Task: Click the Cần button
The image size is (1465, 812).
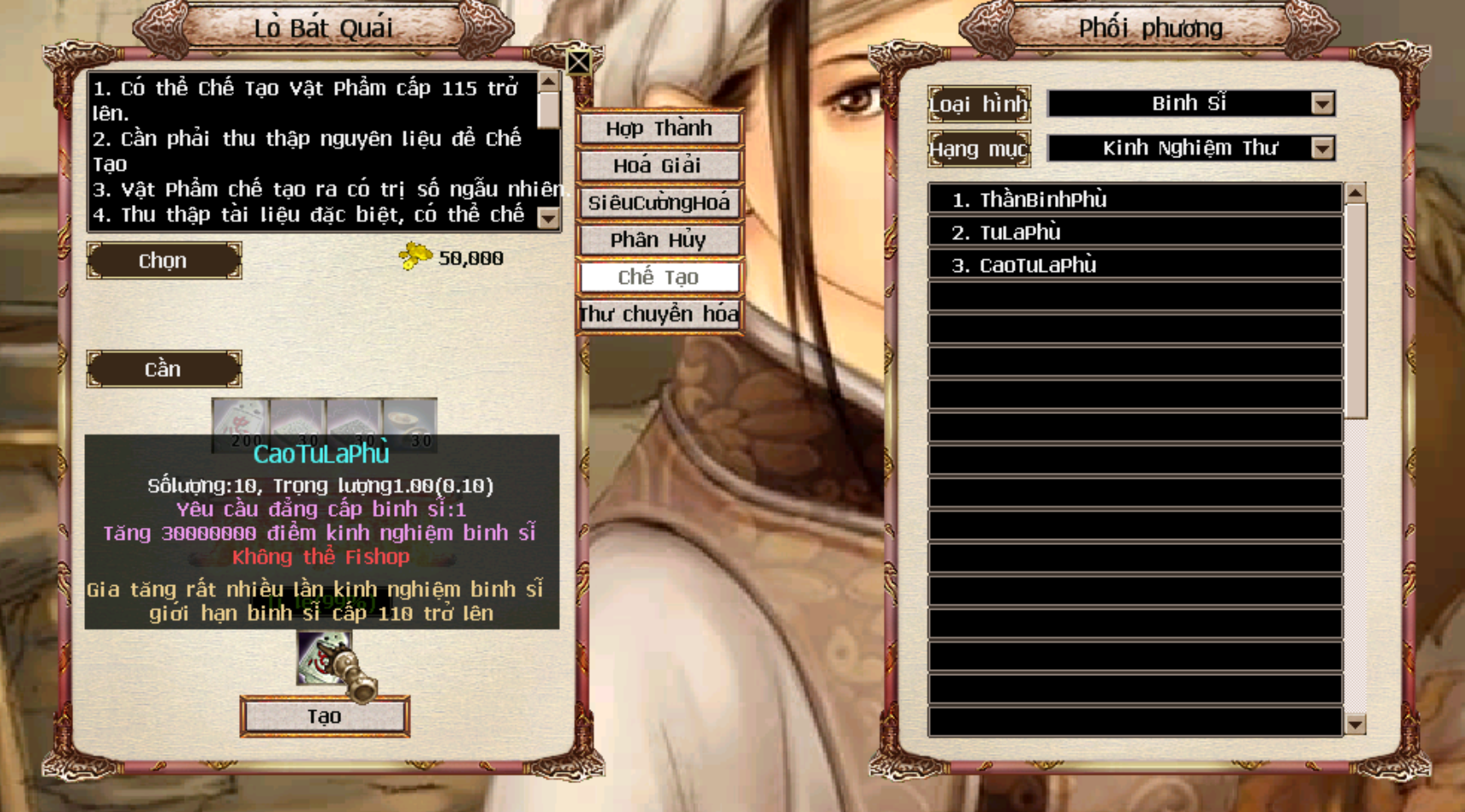Action: (x=163, y=369)
